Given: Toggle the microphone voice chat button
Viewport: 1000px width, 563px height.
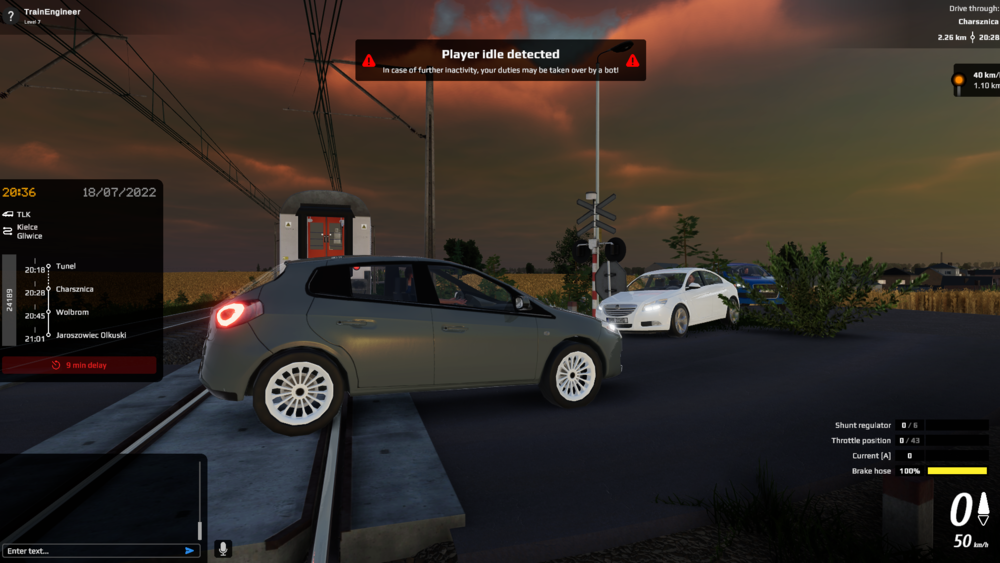Looking at the screenshot, I should coord(223,548).
